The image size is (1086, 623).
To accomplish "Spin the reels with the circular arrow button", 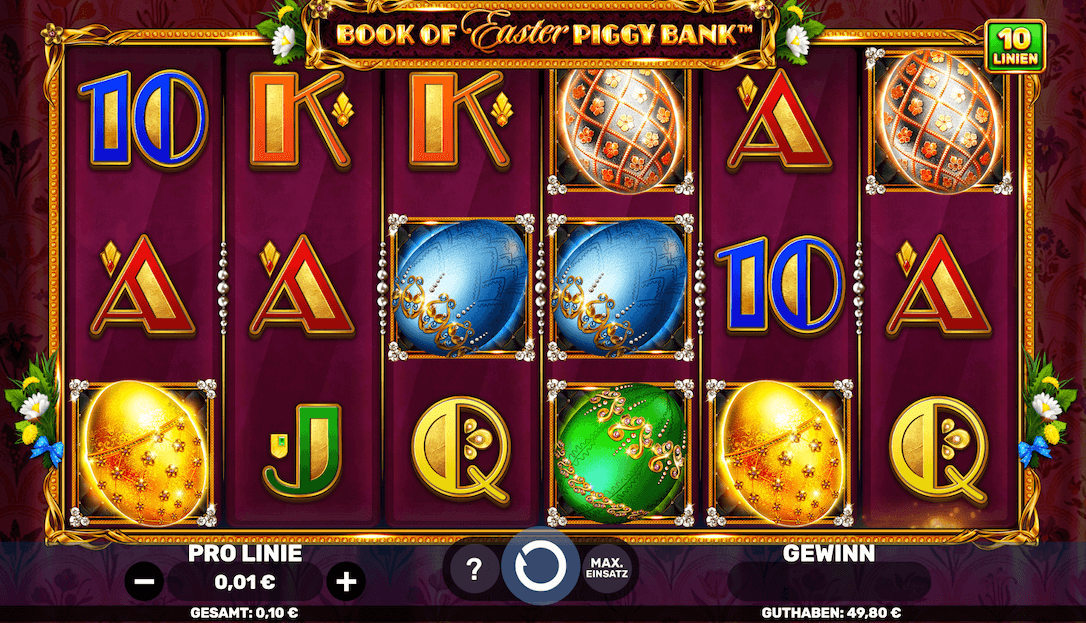I will pos(540,570).
